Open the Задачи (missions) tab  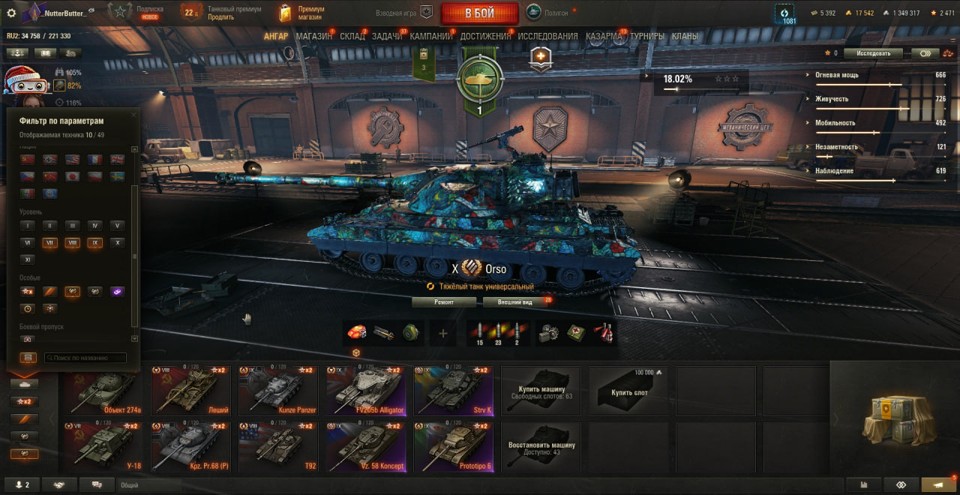(x=388, y=36)
